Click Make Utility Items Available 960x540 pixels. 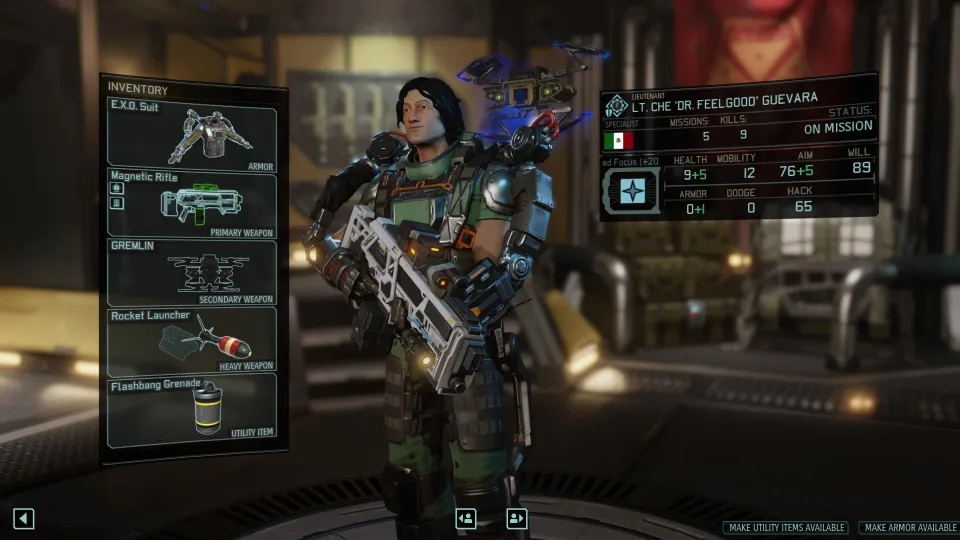click(x=785, y=528)
